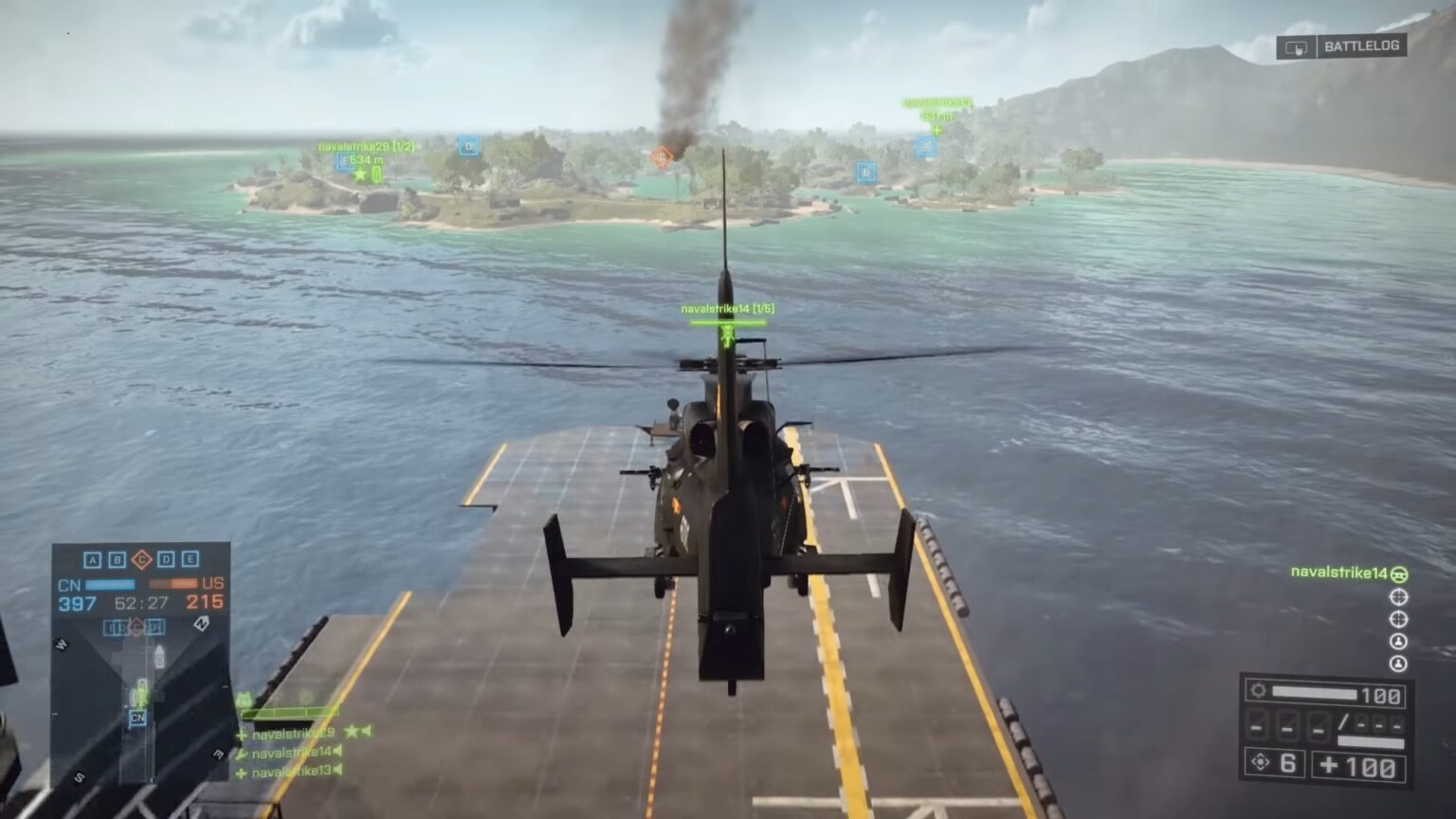Click the star beside navalstrike29 in squad list
The image size is (1456, 819).
(352, 733)
